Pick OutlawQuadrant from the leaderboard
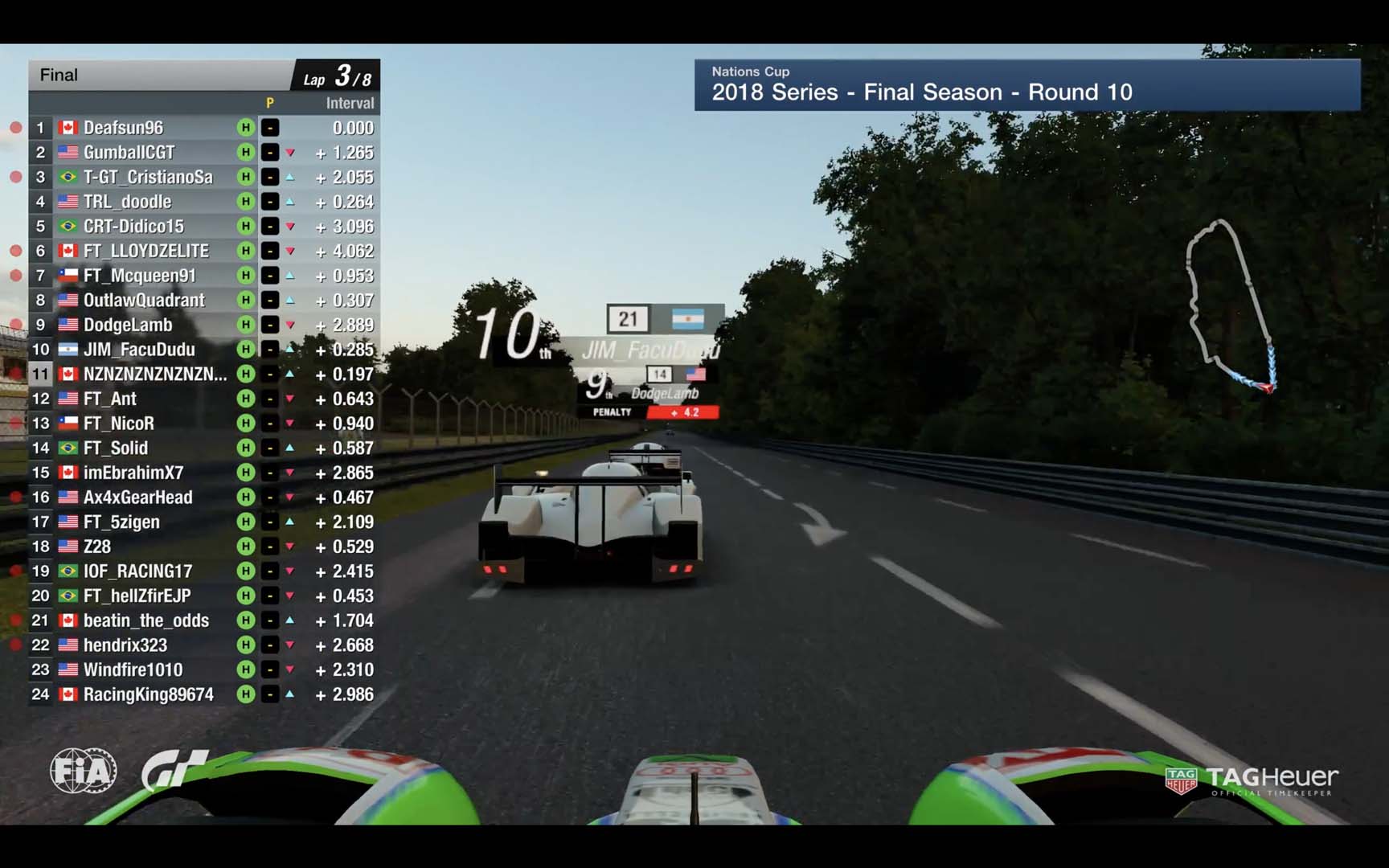1389x868 pixels. coord(144,301)
